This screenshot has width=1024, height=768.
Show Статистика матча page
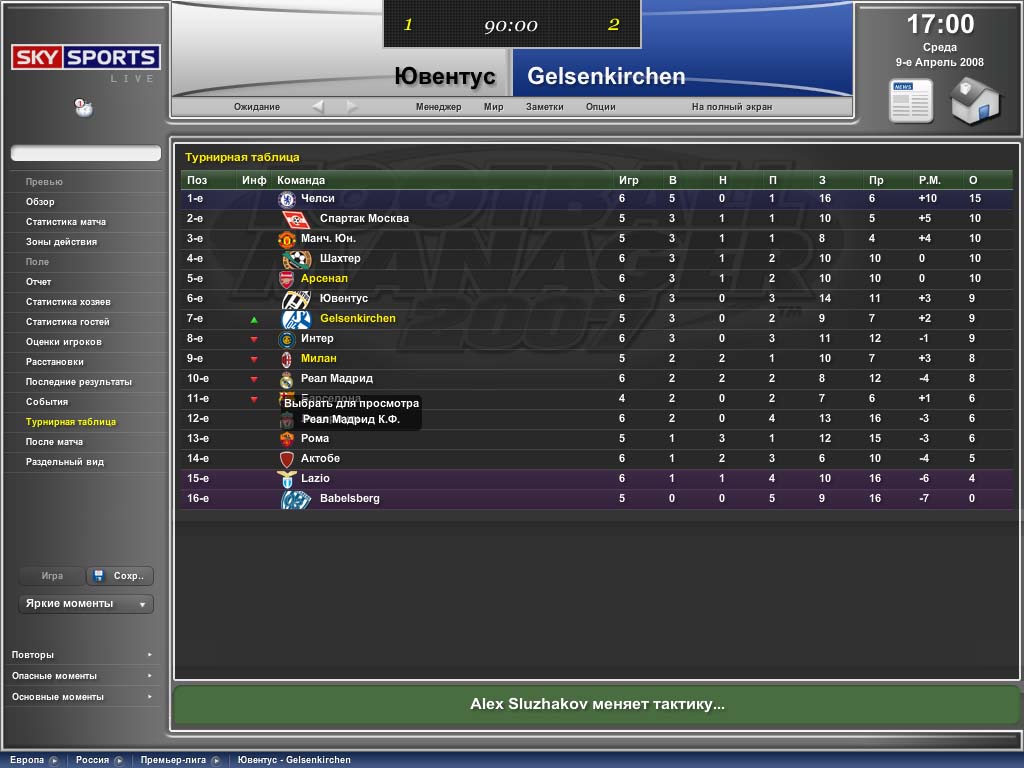pyautogui.click(x=66, y=222)
